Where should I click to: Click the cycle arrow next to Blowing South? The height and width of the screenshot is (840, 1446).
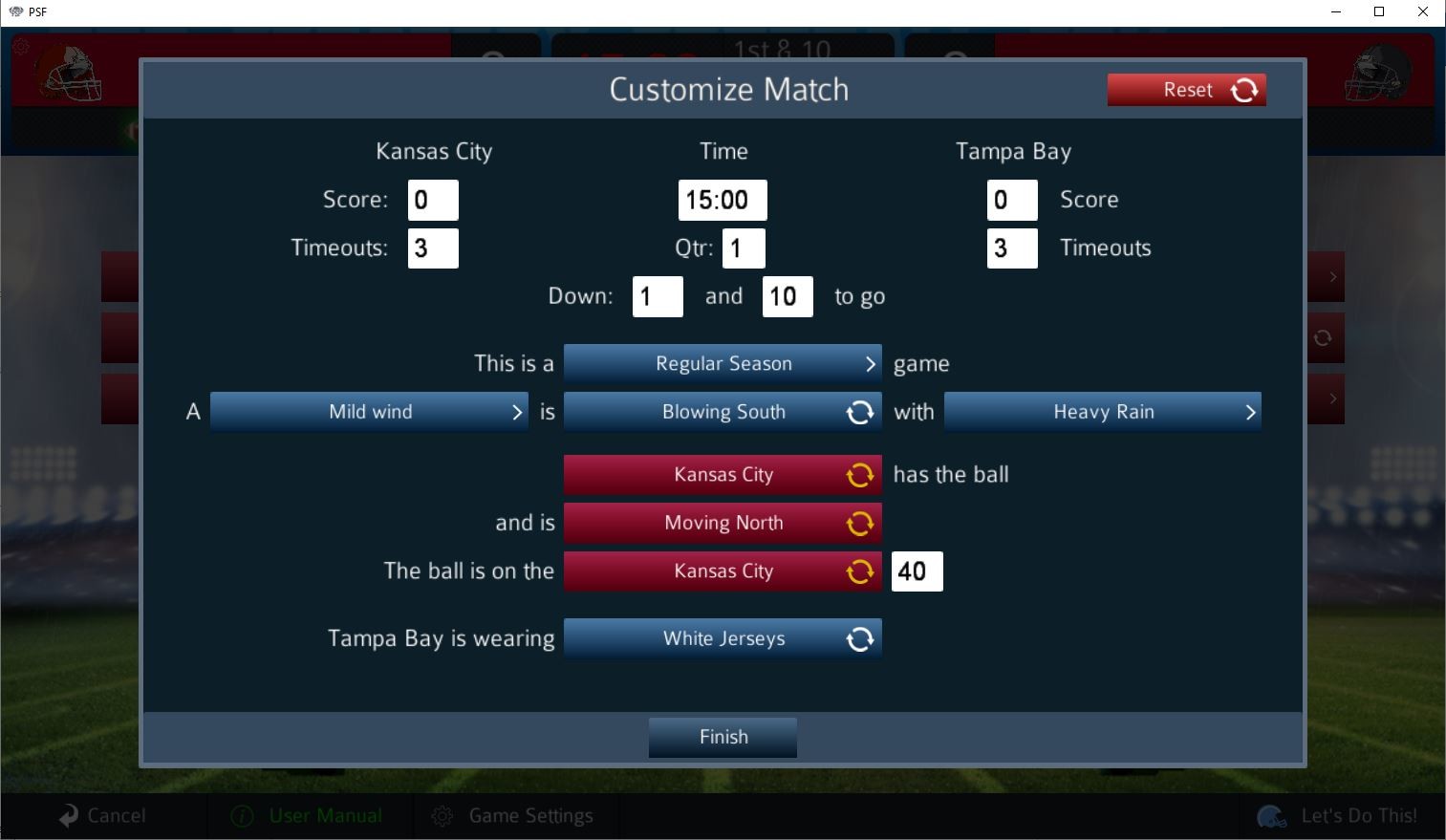tap(859, 412)
